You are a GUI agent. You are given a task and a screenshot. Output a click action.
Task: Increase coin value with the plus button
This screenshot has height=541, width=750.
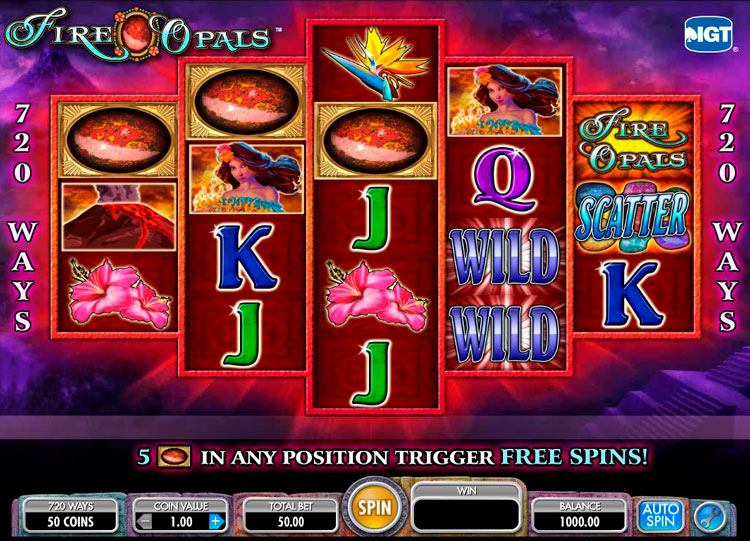coord(216,521)
